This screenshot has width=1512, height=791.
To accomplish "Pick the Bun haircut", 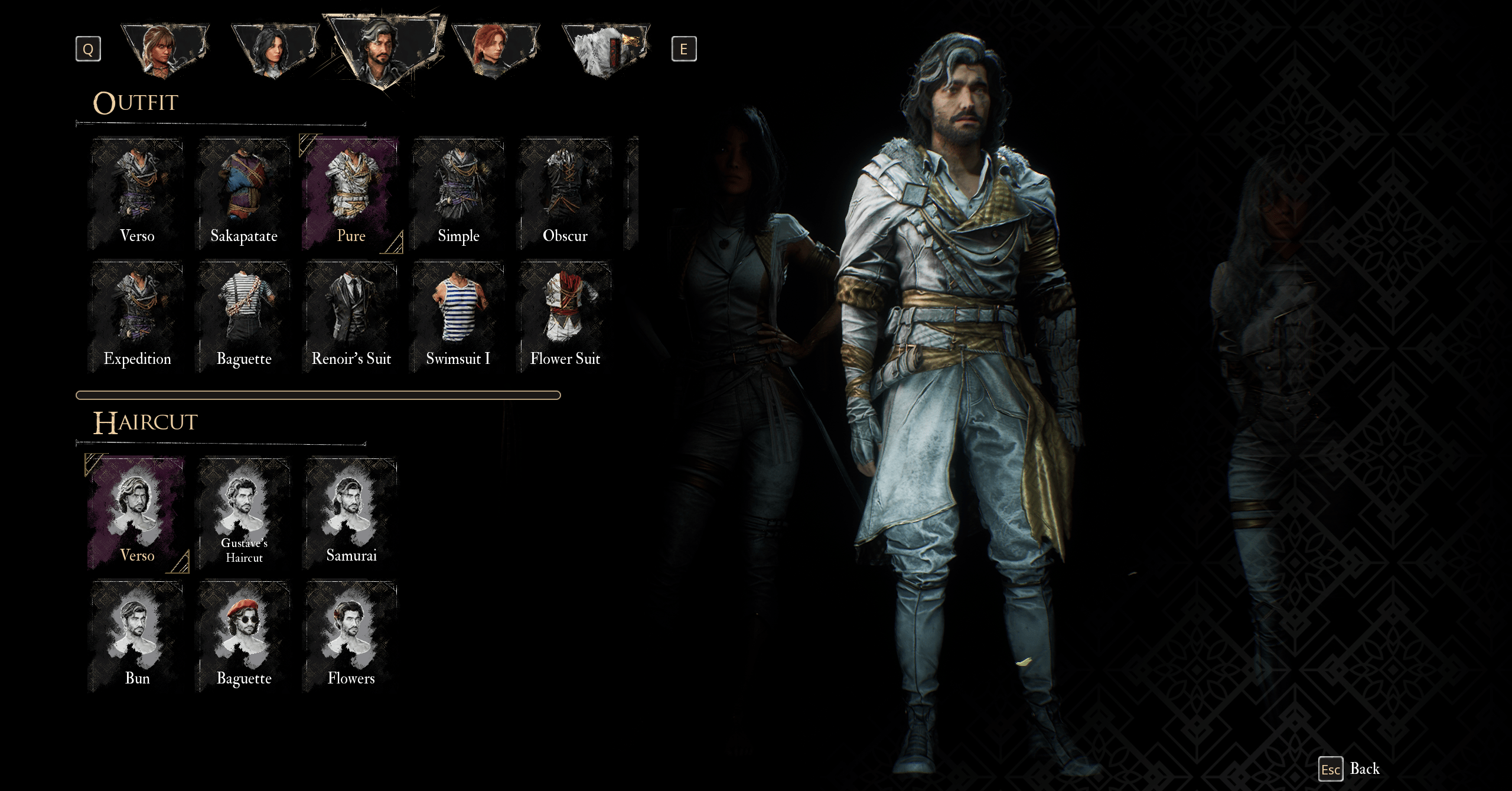I will [x=137, y=636].
